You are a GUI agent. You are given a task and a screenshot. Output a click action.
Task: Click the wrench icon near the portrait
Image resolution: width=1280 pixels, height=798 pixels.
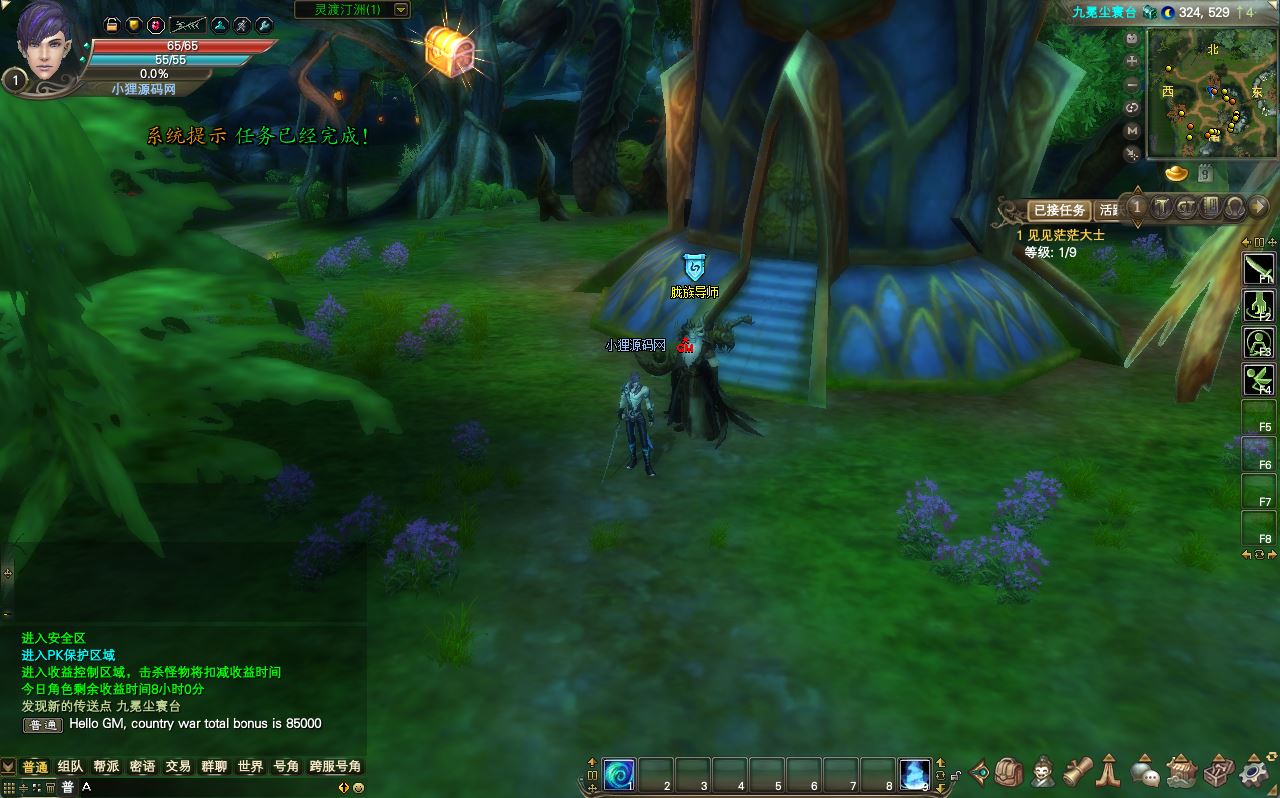264,25
